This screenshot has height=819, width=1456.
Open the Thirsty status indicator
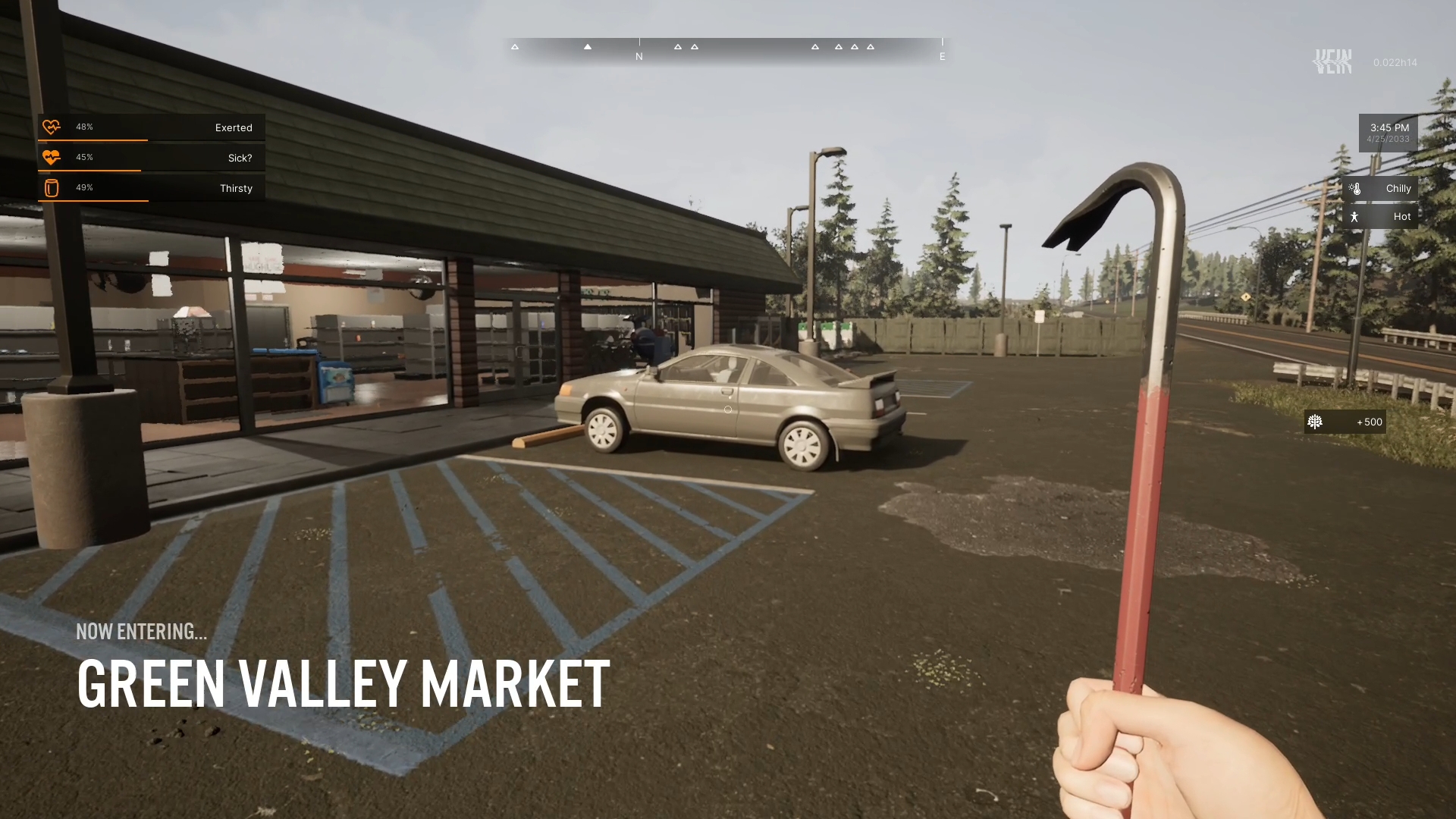(152, 188)
